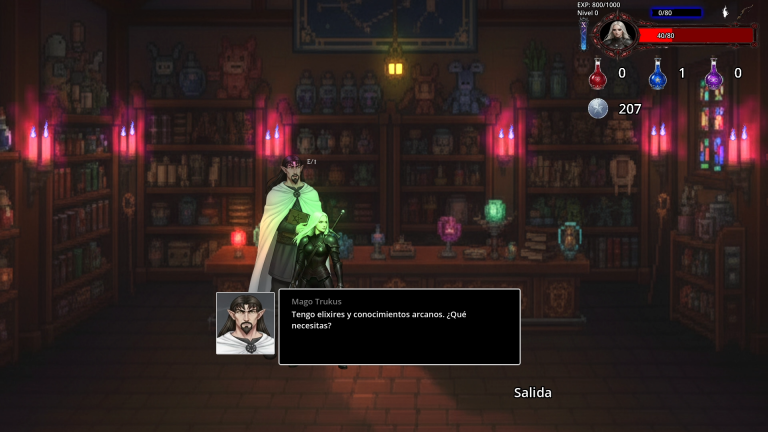Select the red health potion icon
The width and height of the screenshot is (768, 432).
tap(598, 74)
